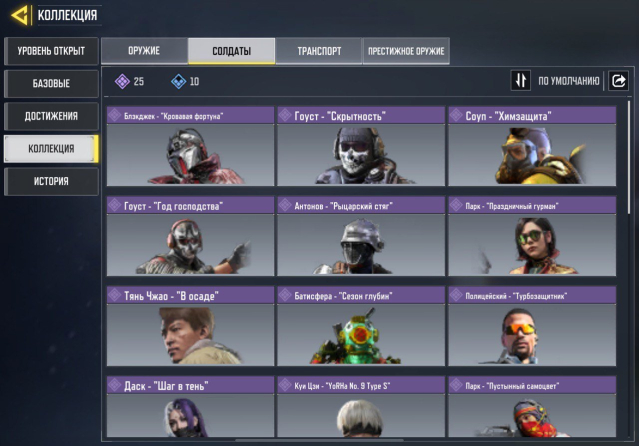This screenshot has width=639, height=446.
Task: Open the Базовые section
Action: click(x=50, y=83)
